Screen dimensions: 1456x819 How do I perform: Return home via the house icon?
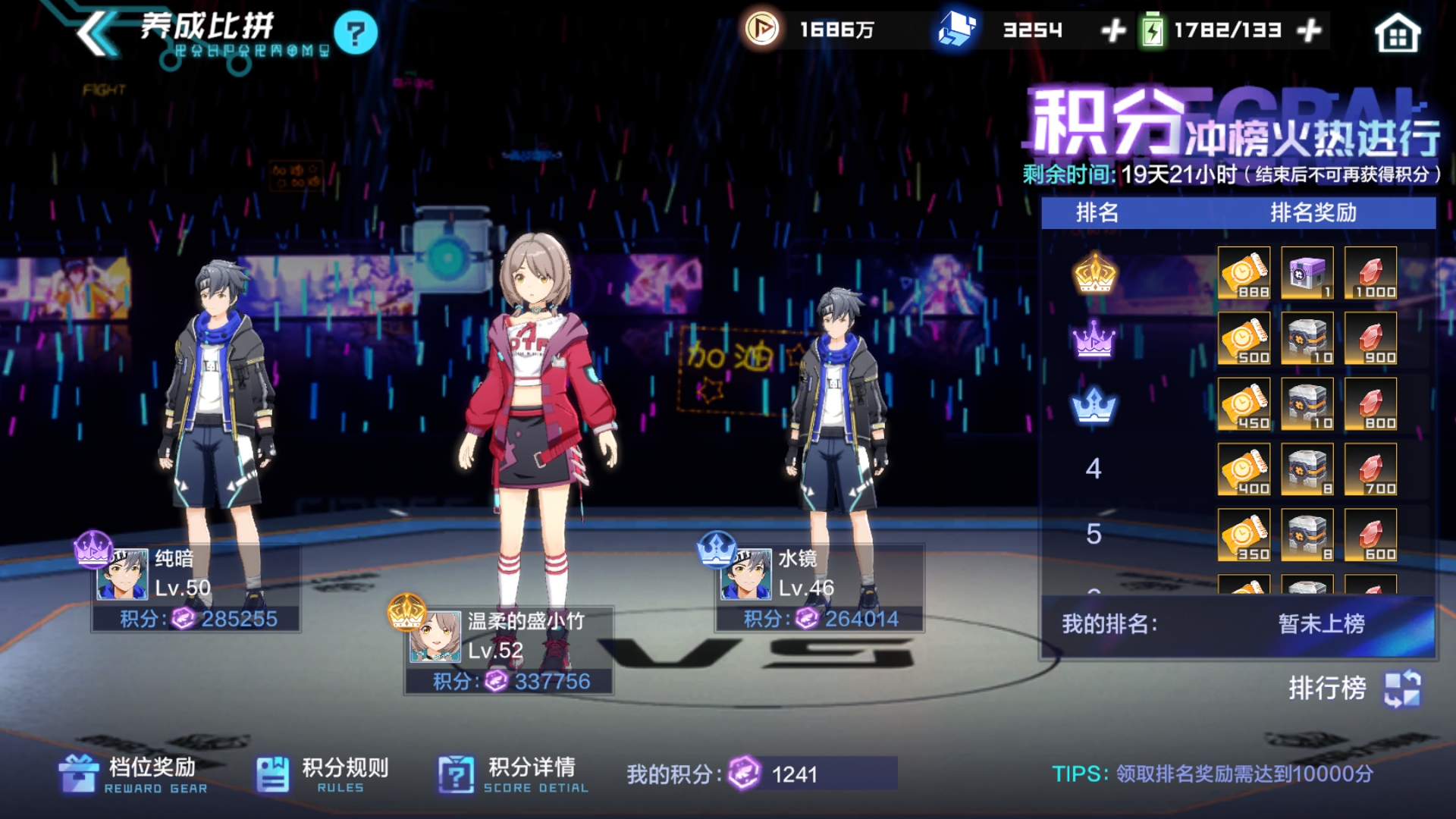pyautogui.click(x=1397, y=33)
